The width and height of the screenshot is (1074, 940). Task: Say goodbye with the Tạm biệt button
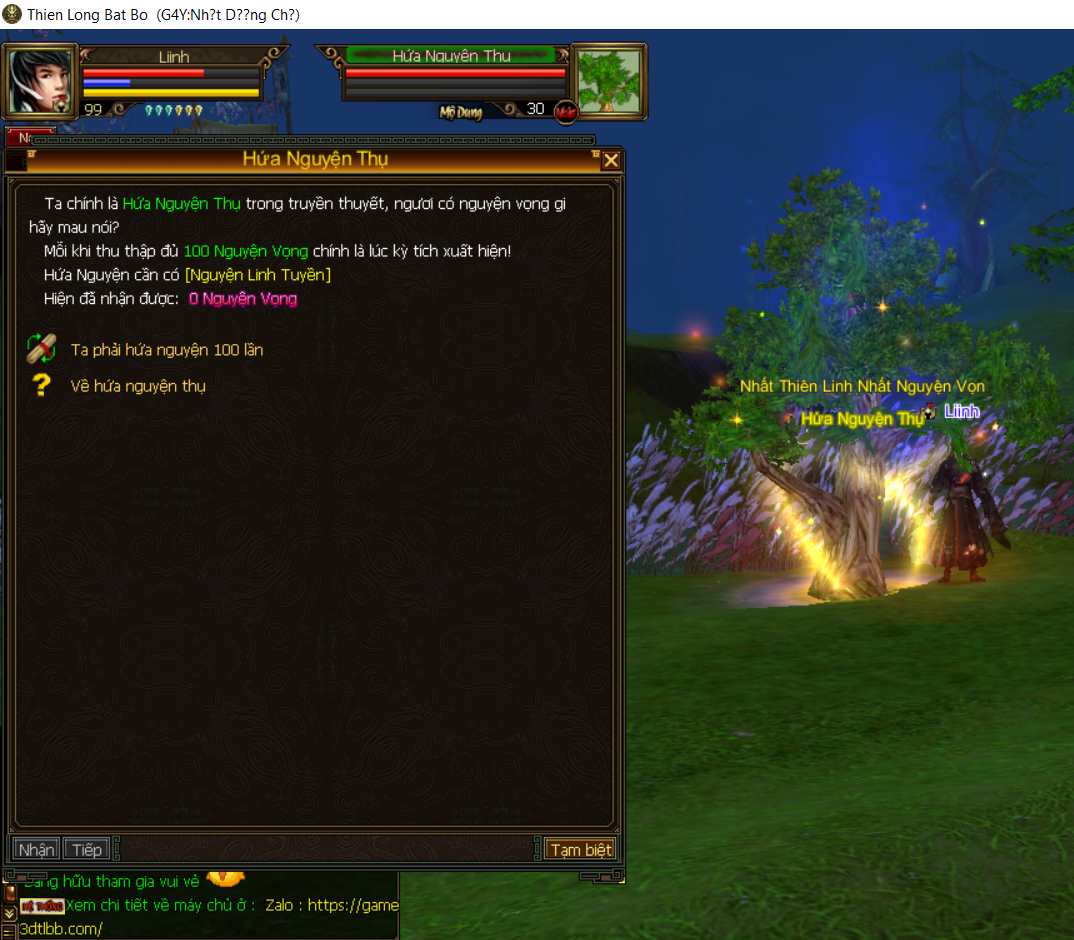tap(580, 849)
